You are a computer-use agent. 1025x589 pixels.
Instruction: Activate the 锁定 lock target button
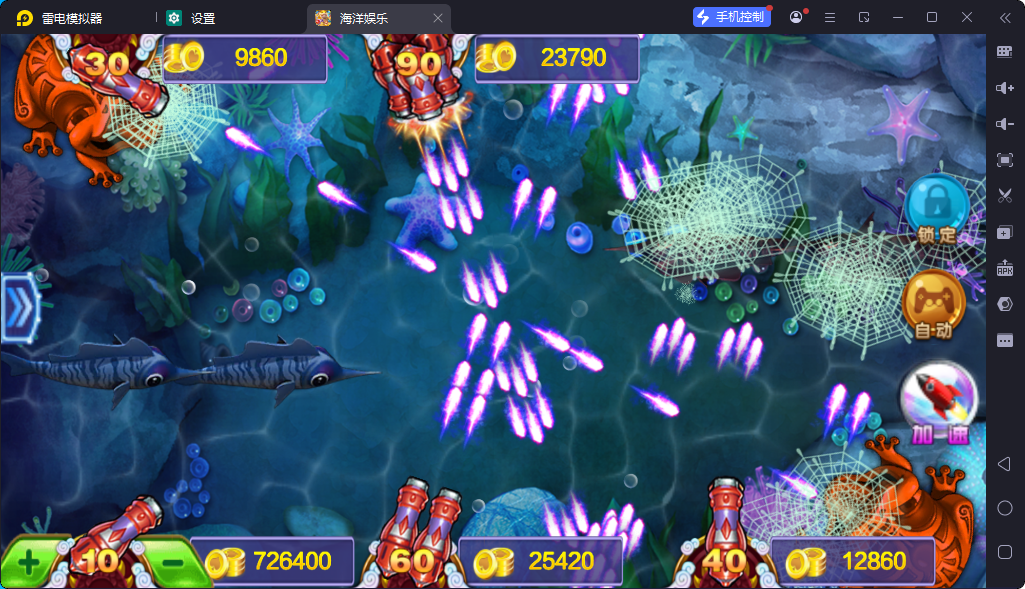[x=936, y=208]
